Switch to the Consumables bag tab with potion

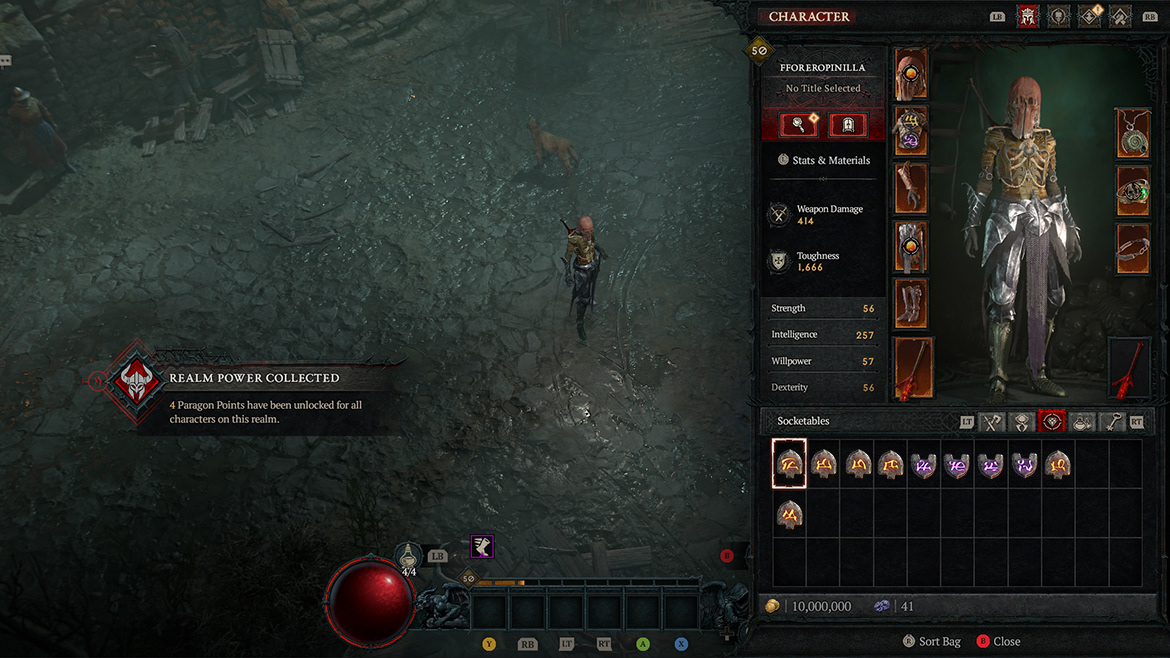pos(1082,422)
